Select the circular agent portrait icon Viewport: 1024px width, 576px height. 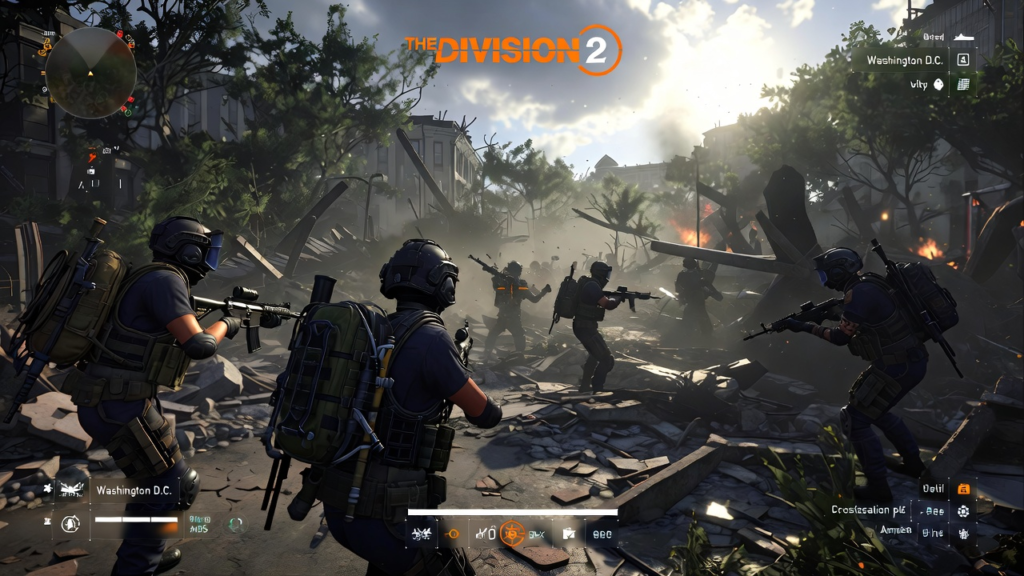pos(70,522)
